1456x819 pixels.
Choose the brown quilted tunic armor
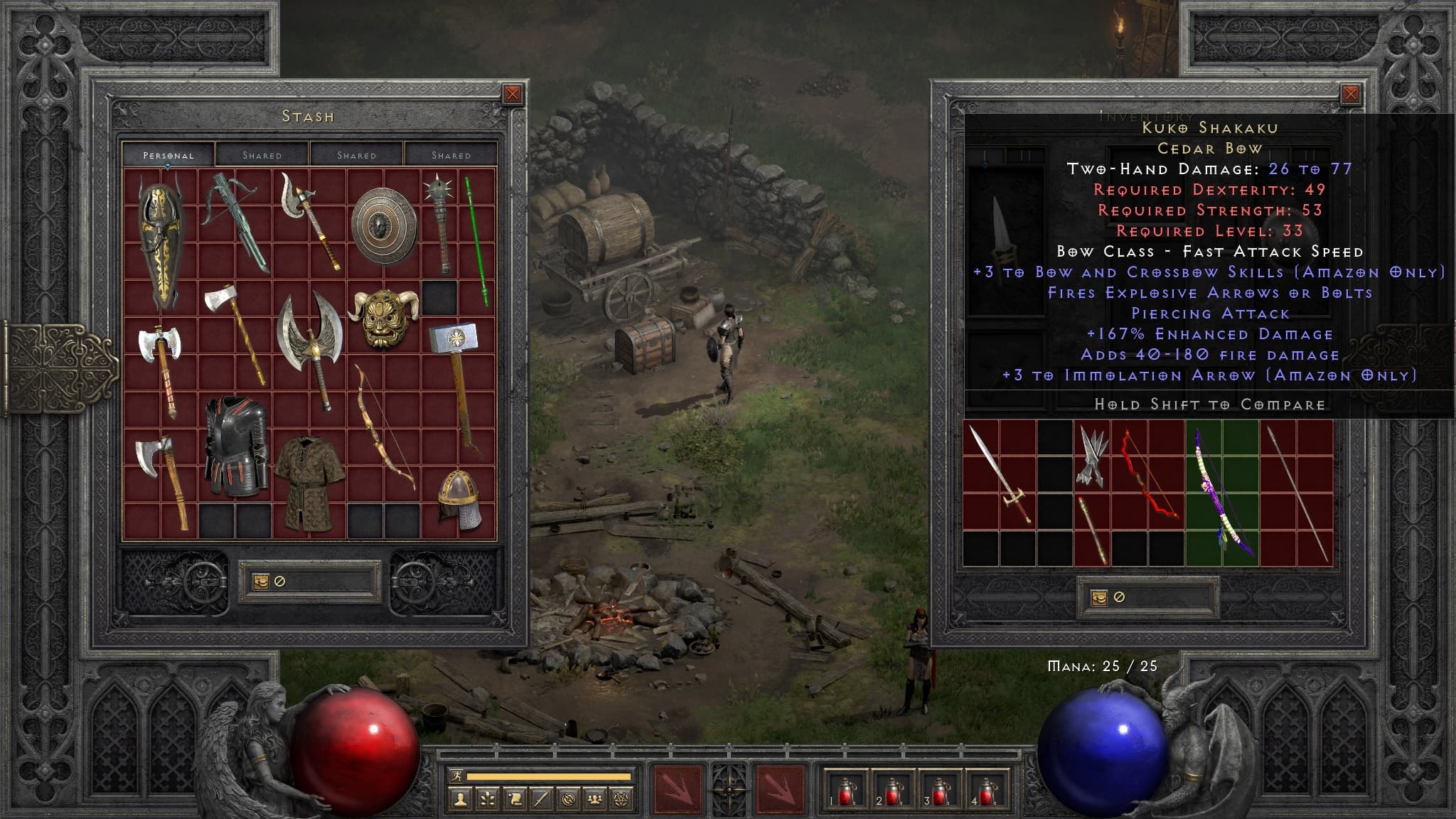(309, 482)
